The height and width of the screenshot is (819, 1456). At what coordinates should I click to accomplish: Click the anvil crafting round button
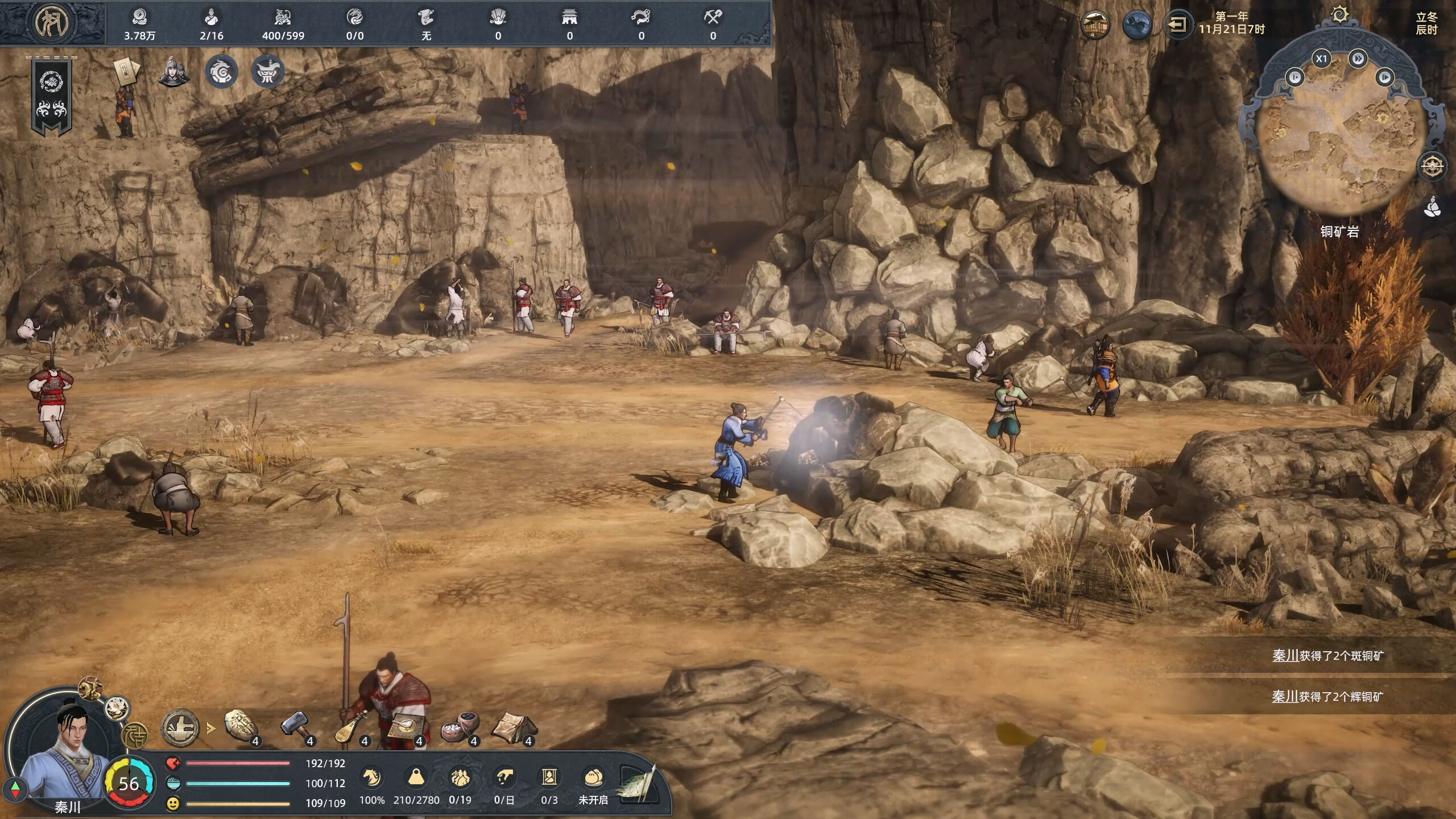coord(180,728)
